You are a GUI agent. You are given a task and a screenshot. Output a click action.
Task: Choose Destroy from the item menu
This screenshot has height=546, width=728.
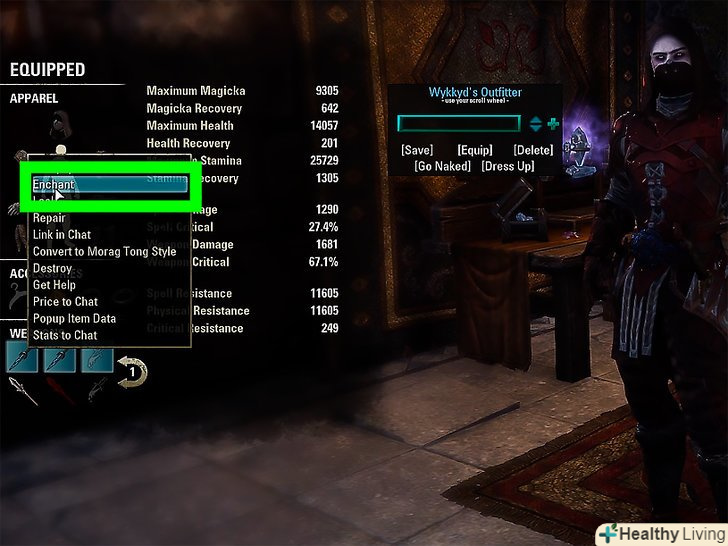coord(52,268)
